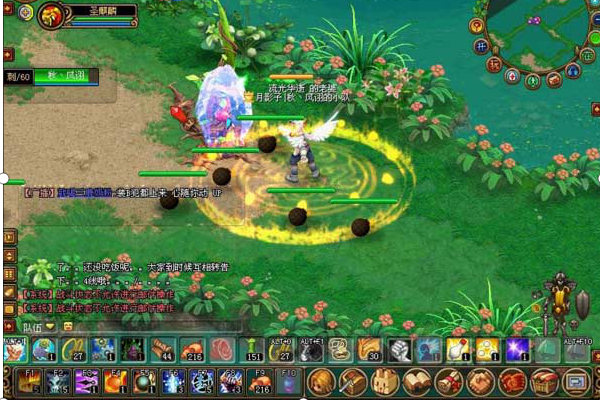Use the wooden logs item slot
The image size is (600, 400).
(162, 349)
